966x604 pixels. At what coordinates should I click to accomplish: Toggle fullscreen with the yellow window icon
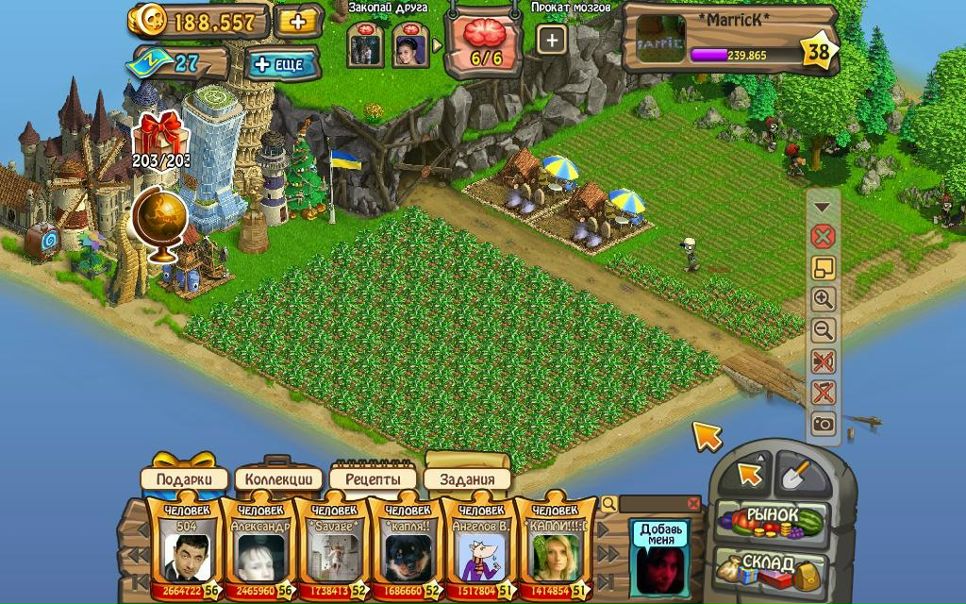(823, 268)
